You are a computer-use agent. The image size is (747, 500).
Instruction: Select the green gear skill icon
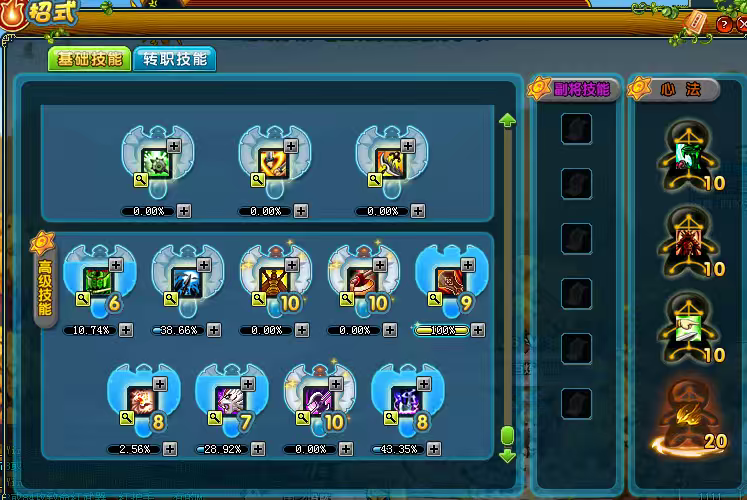tap(157, 162)
